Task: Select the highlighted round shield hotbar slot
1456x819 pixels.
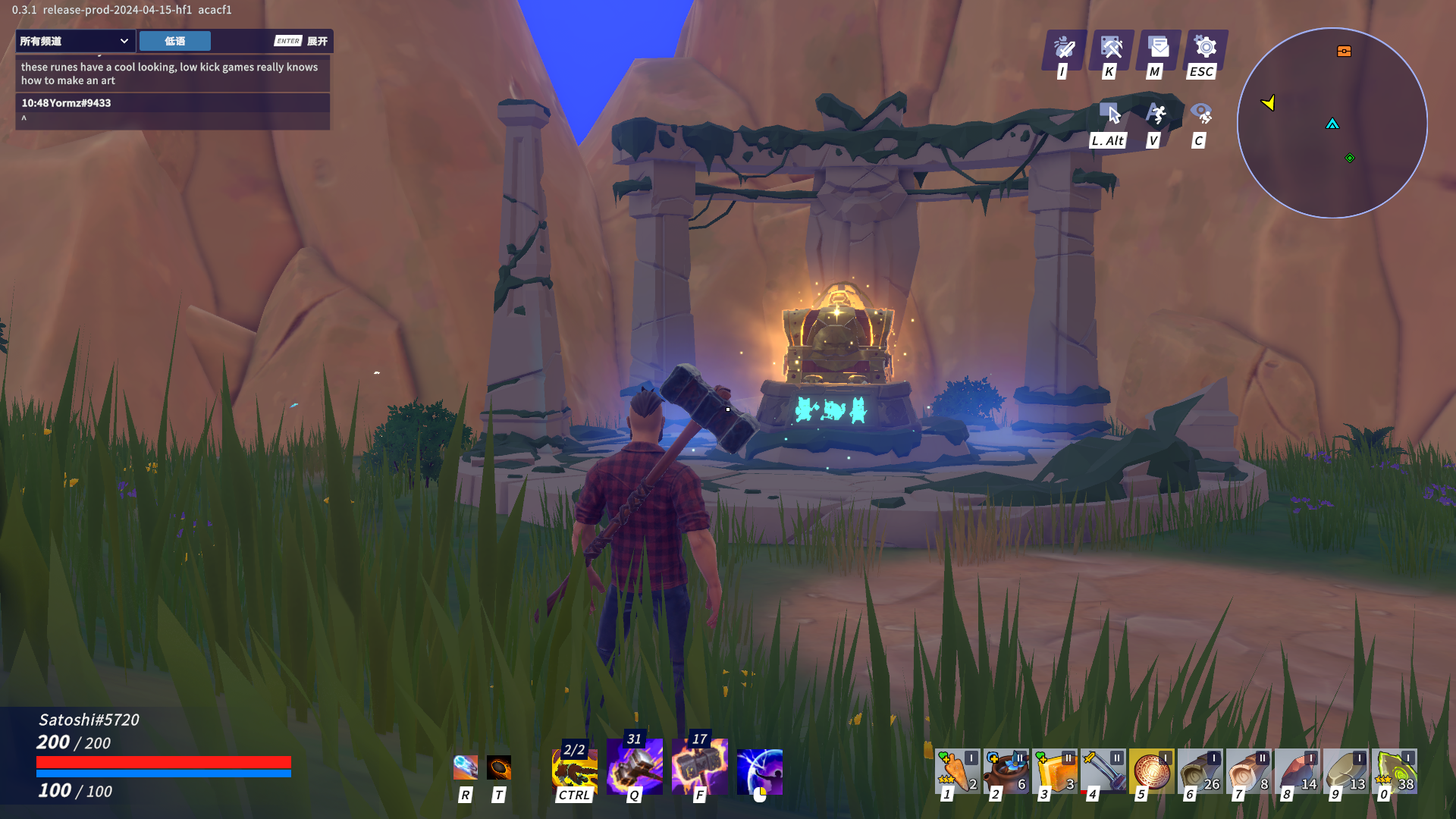Action: coord(1151,771)
